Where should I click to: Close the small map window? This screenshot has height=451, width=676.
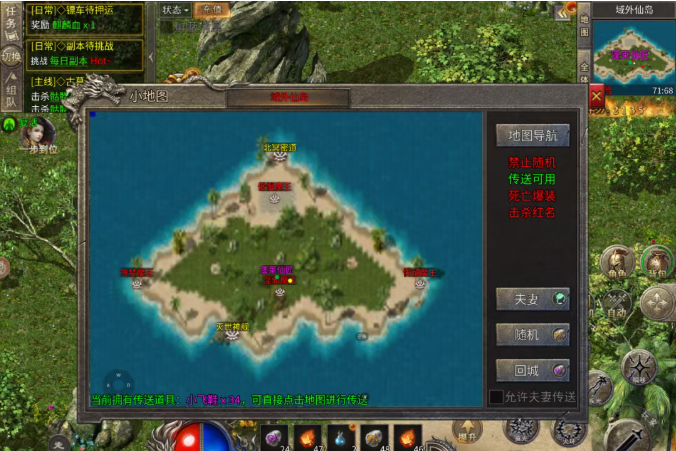[596, 97]
